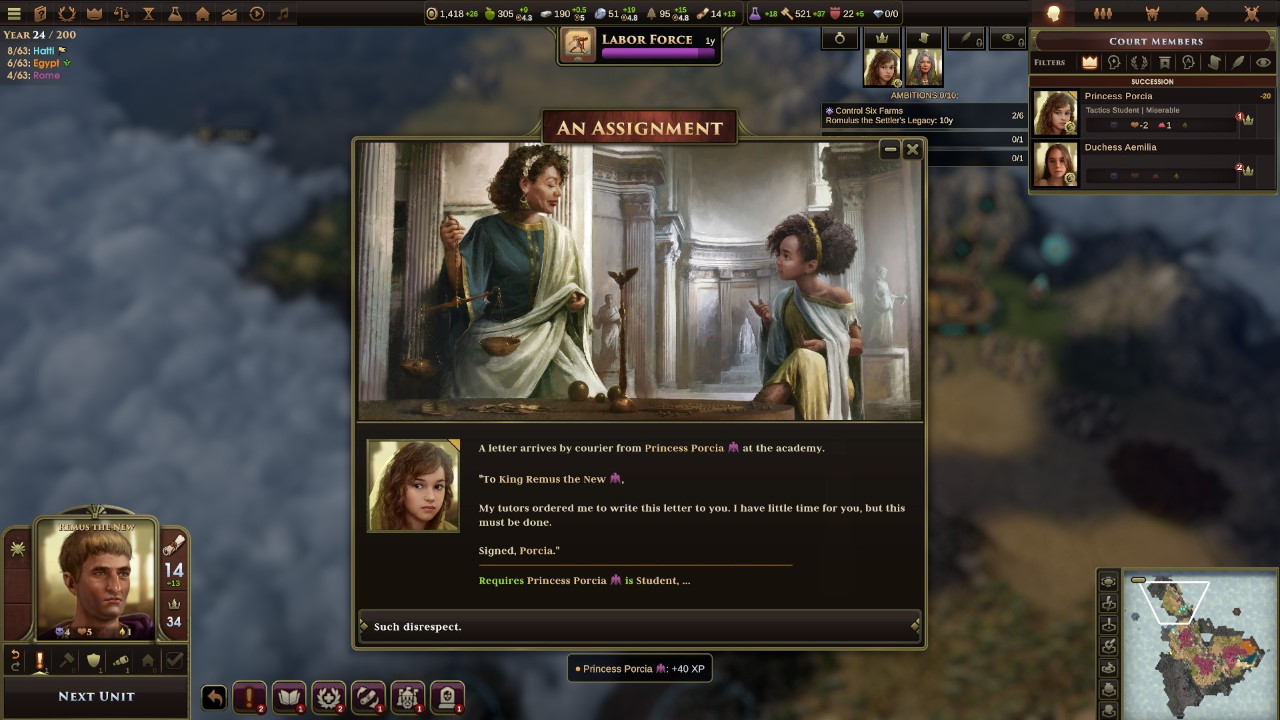
Task: Open the hamburger main menu
Action: [x=14, y=14]
